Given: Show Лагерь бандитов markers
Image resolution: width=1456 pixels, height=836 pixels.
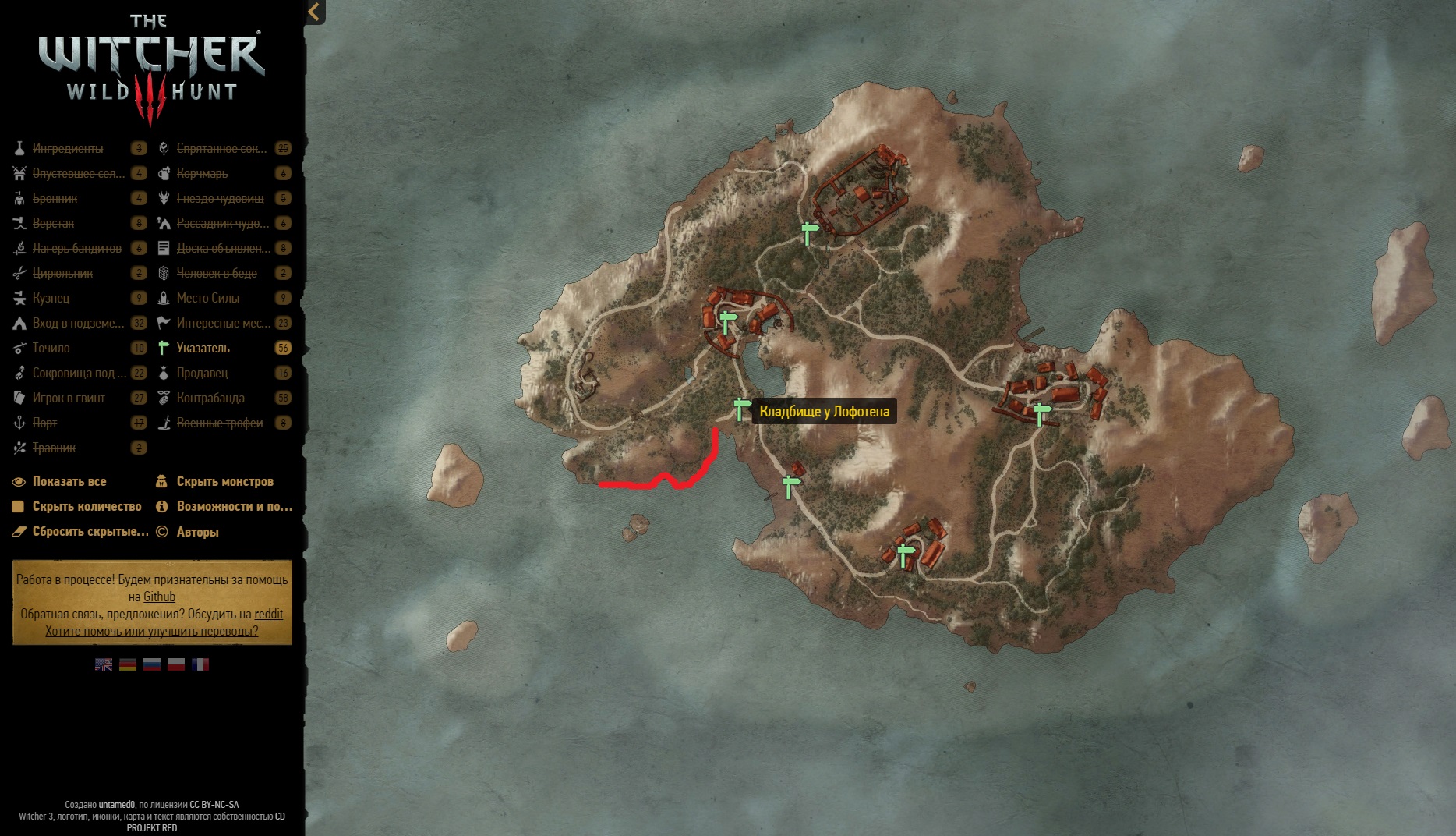Looking at the screenshot, I should point(76,248).
